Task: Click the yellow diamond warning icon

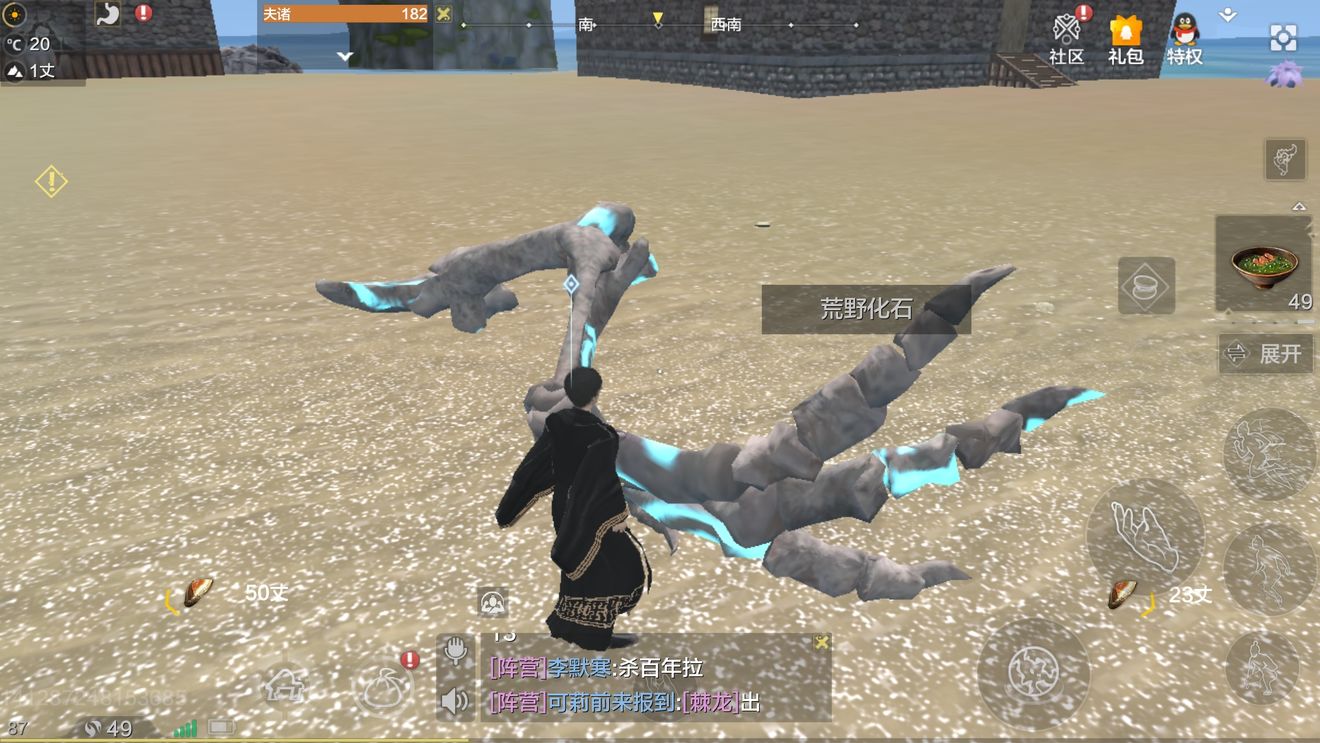Action: pos(51,181)
